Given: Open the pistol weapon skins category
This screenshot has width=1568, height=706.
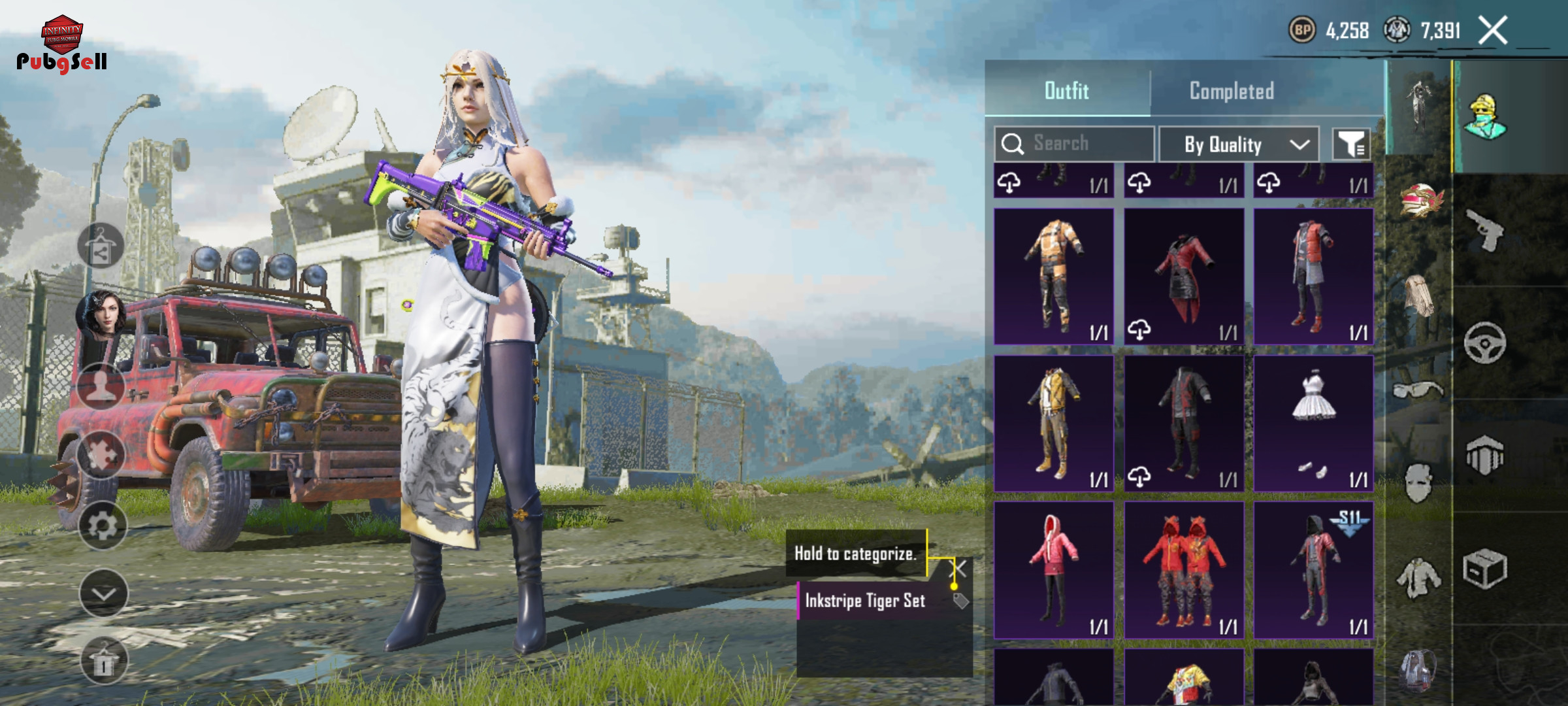Looking at the screenshot, I should [x=1484, y=231].
